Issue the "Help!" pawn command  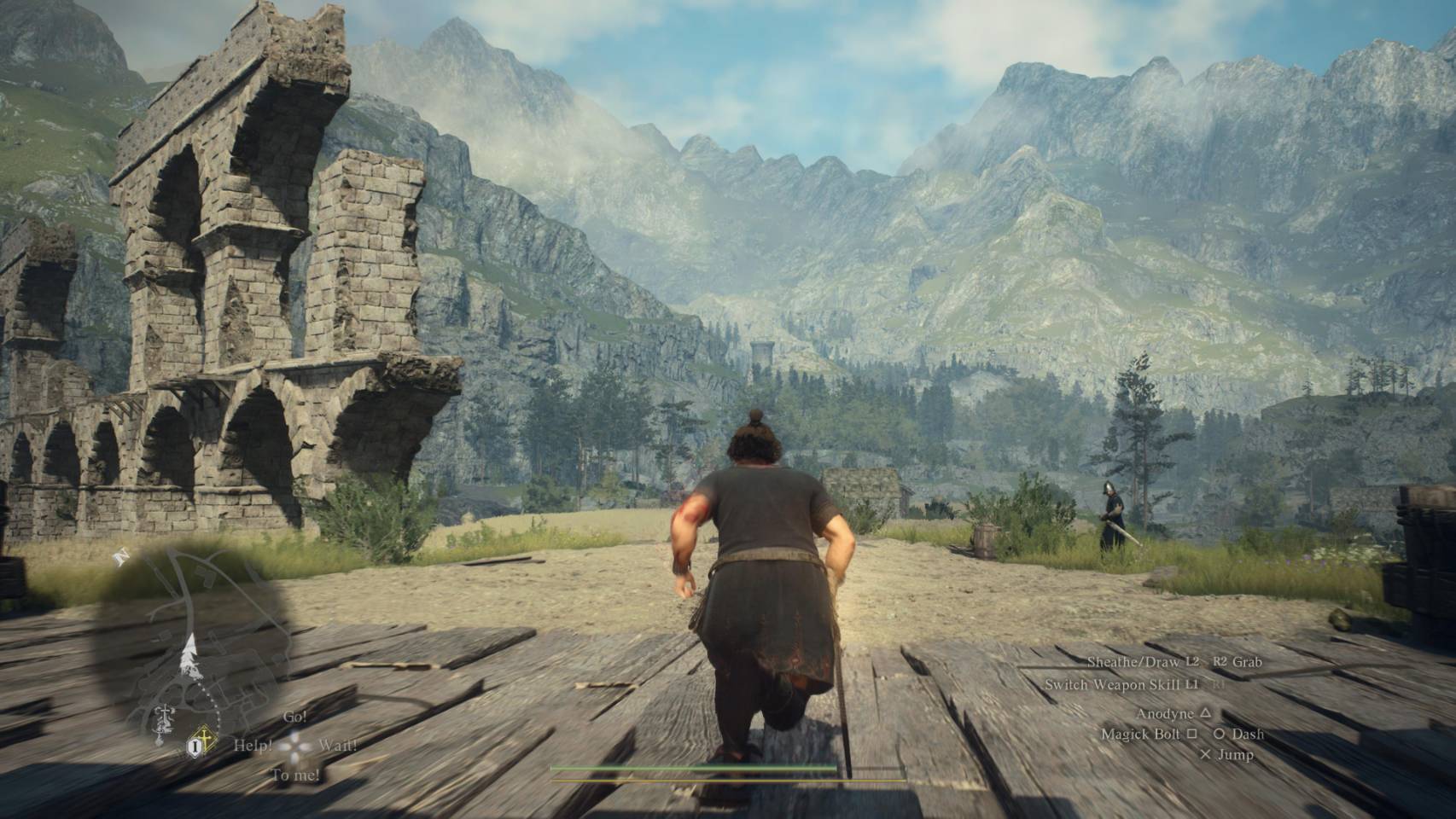[x=253, y=745]
